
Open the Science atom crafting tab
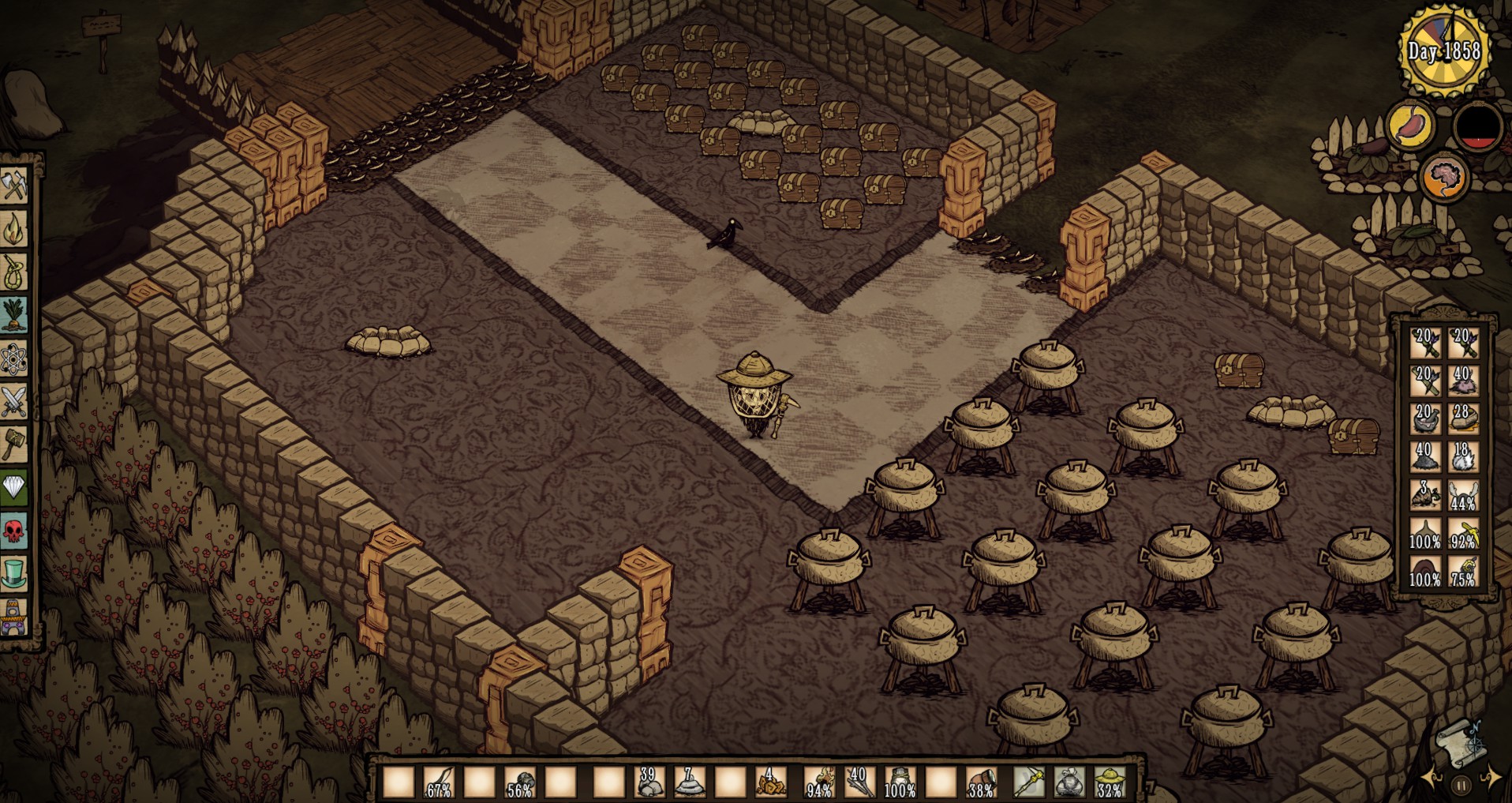tap(14, 359)
